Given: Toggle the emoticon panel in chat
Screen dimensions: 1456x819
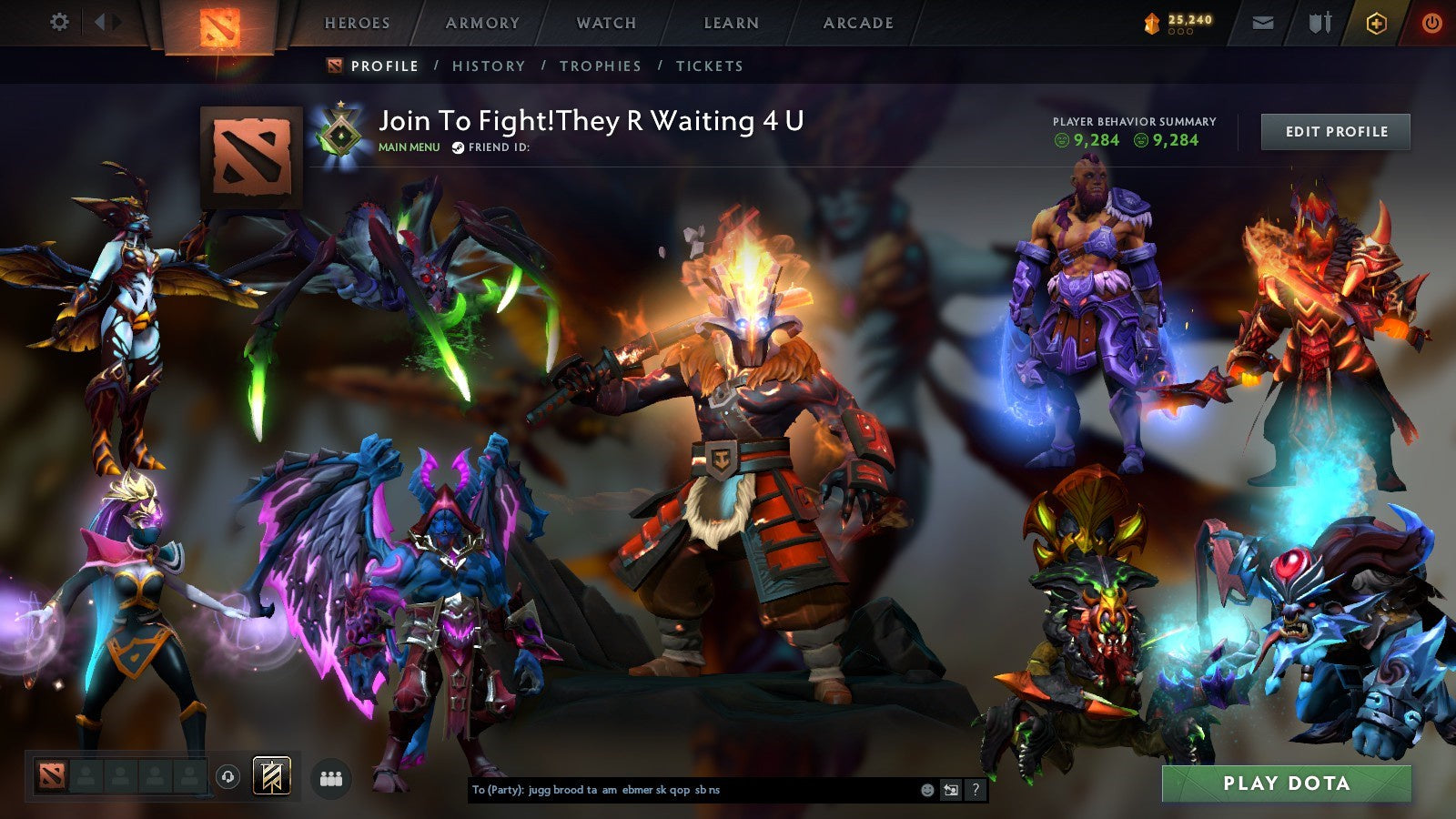Looking at the screenshot, I should click(x=927, y=790).
